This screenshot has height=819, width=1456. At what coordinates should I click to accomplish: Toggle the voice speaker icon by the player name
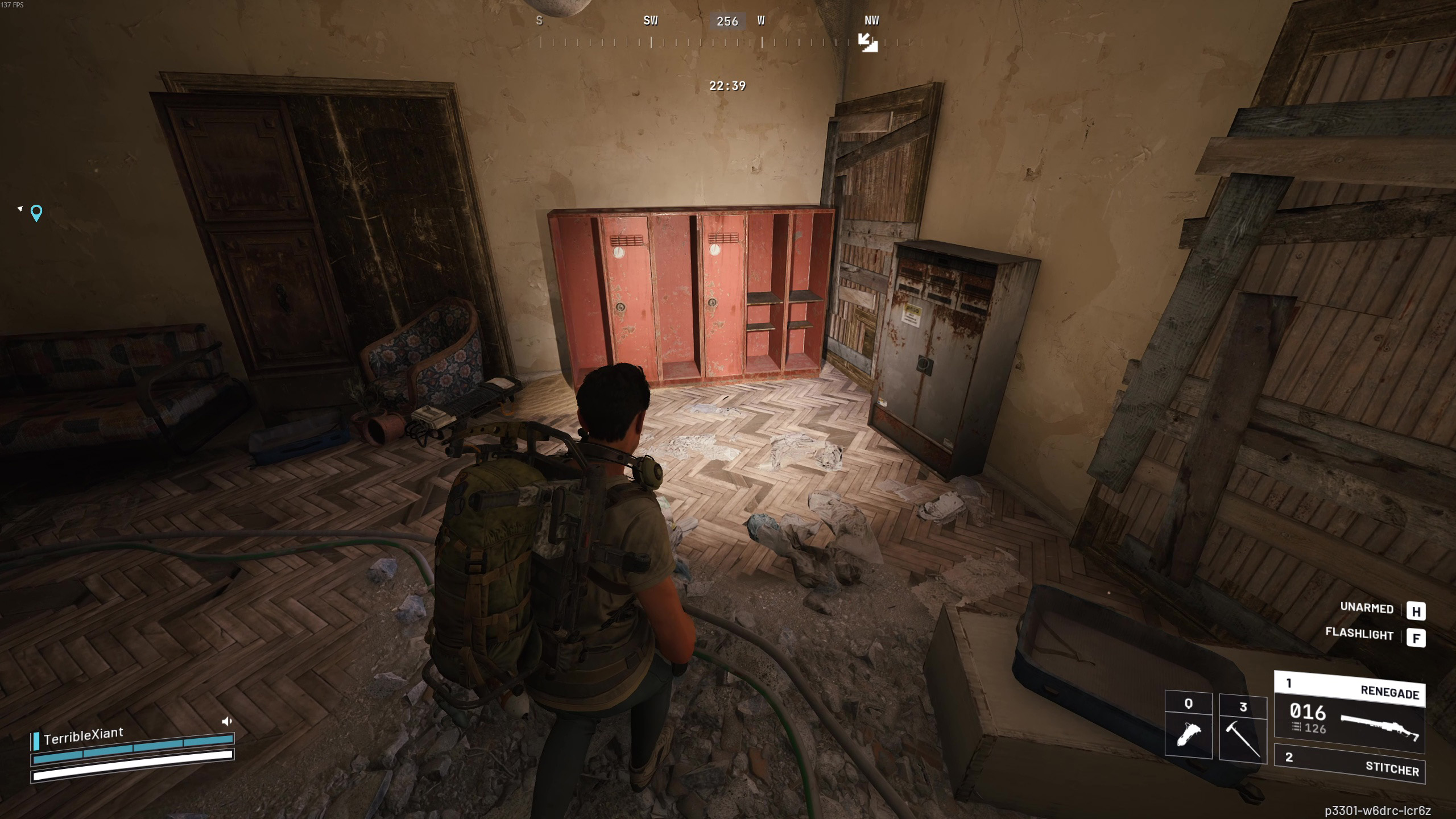[x=227, y=722]
